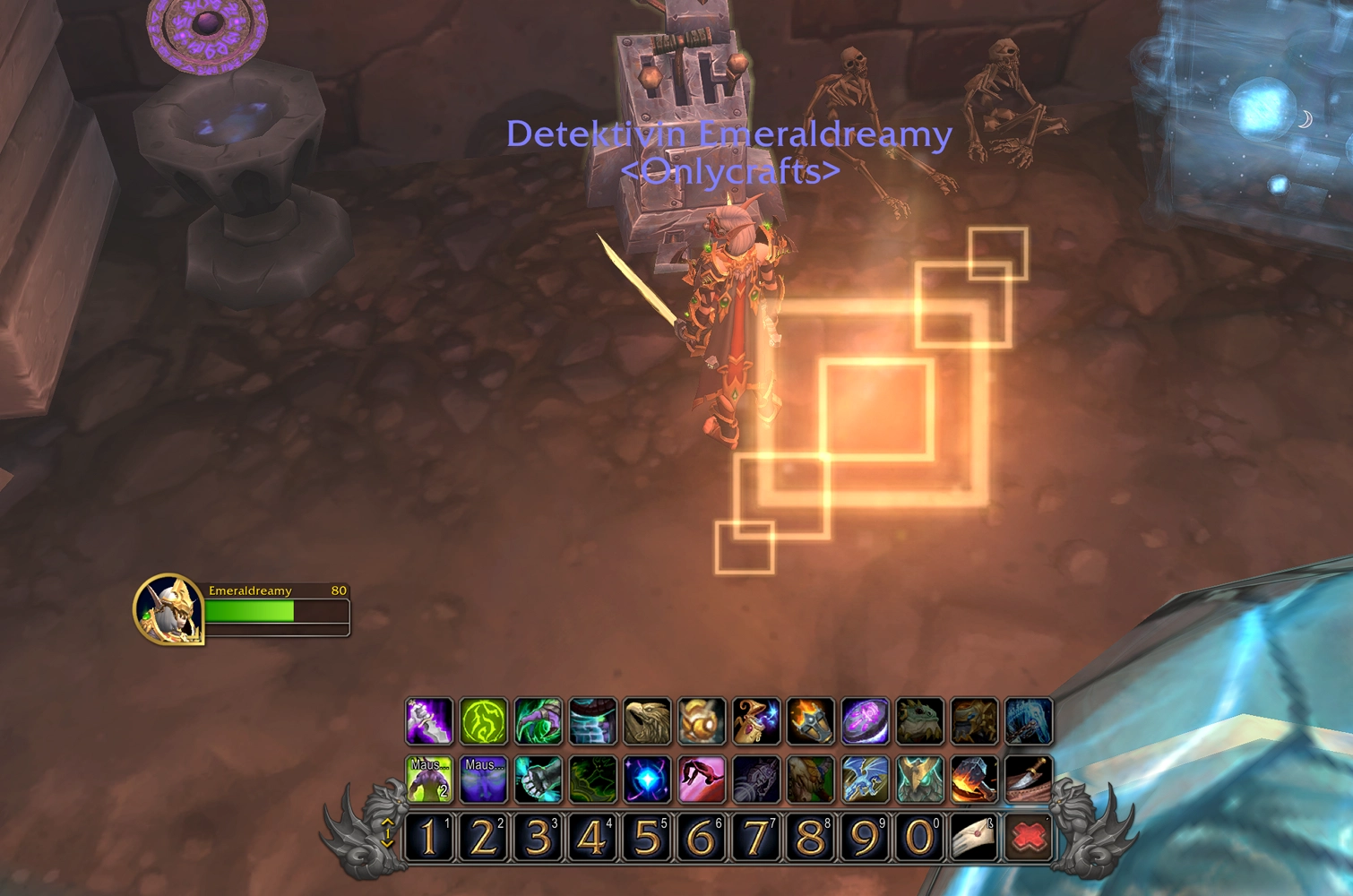Image resolution: width=1353 pixels, height=896 pixels.
Task: Use the wizard hat item icon
Action: 756,721
